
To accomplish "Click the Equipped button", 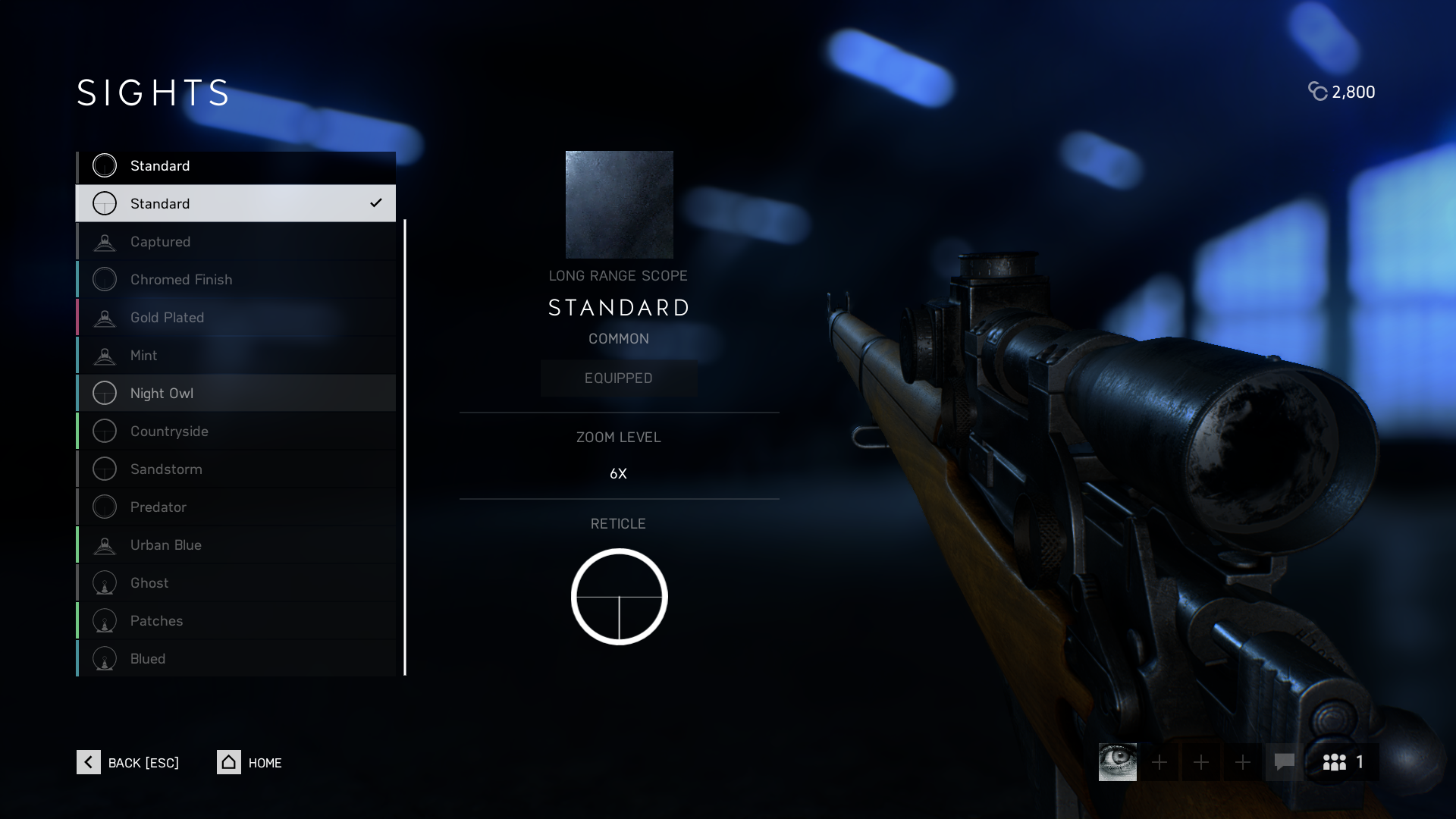I will click(x=619, y=378).
